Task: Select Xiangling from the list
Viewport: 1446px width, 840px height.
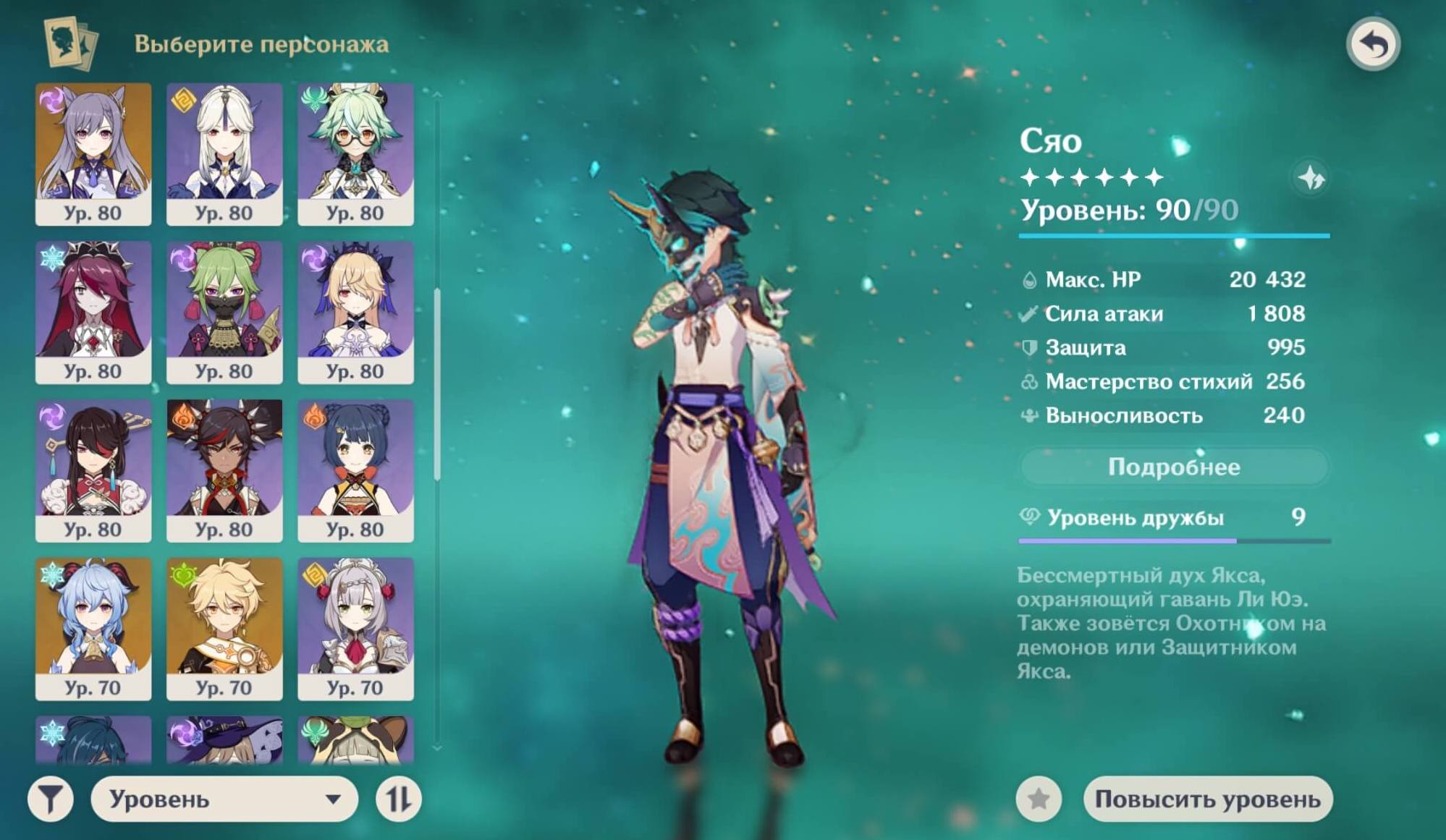Action: [355, 470]
